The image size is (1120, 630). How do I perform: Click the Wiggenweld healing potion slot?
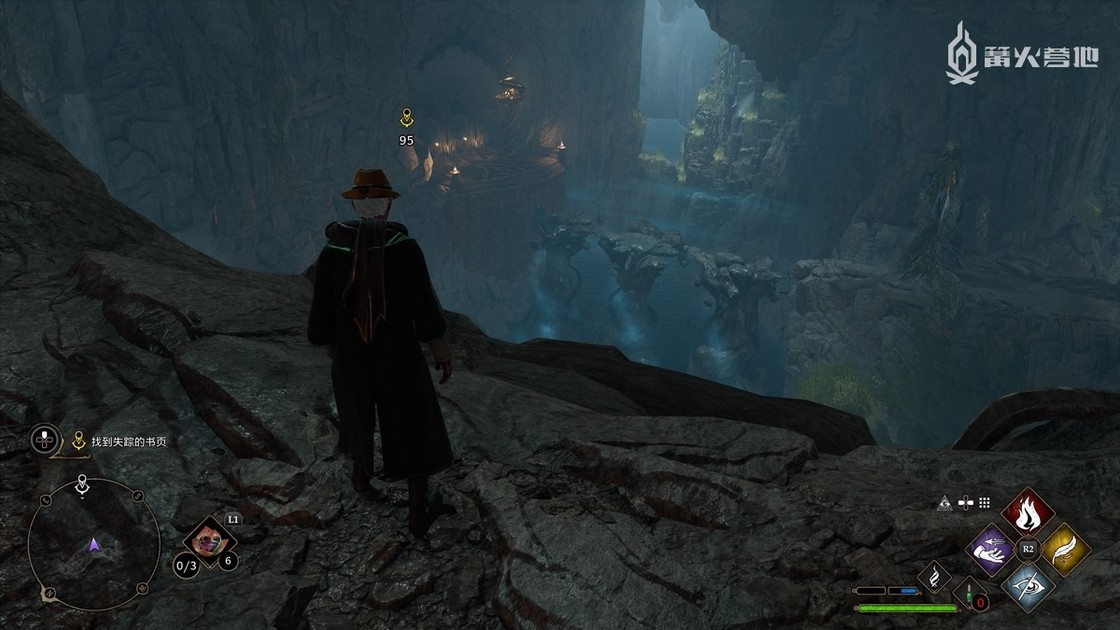pyautogui.click(x=968, y=593)
